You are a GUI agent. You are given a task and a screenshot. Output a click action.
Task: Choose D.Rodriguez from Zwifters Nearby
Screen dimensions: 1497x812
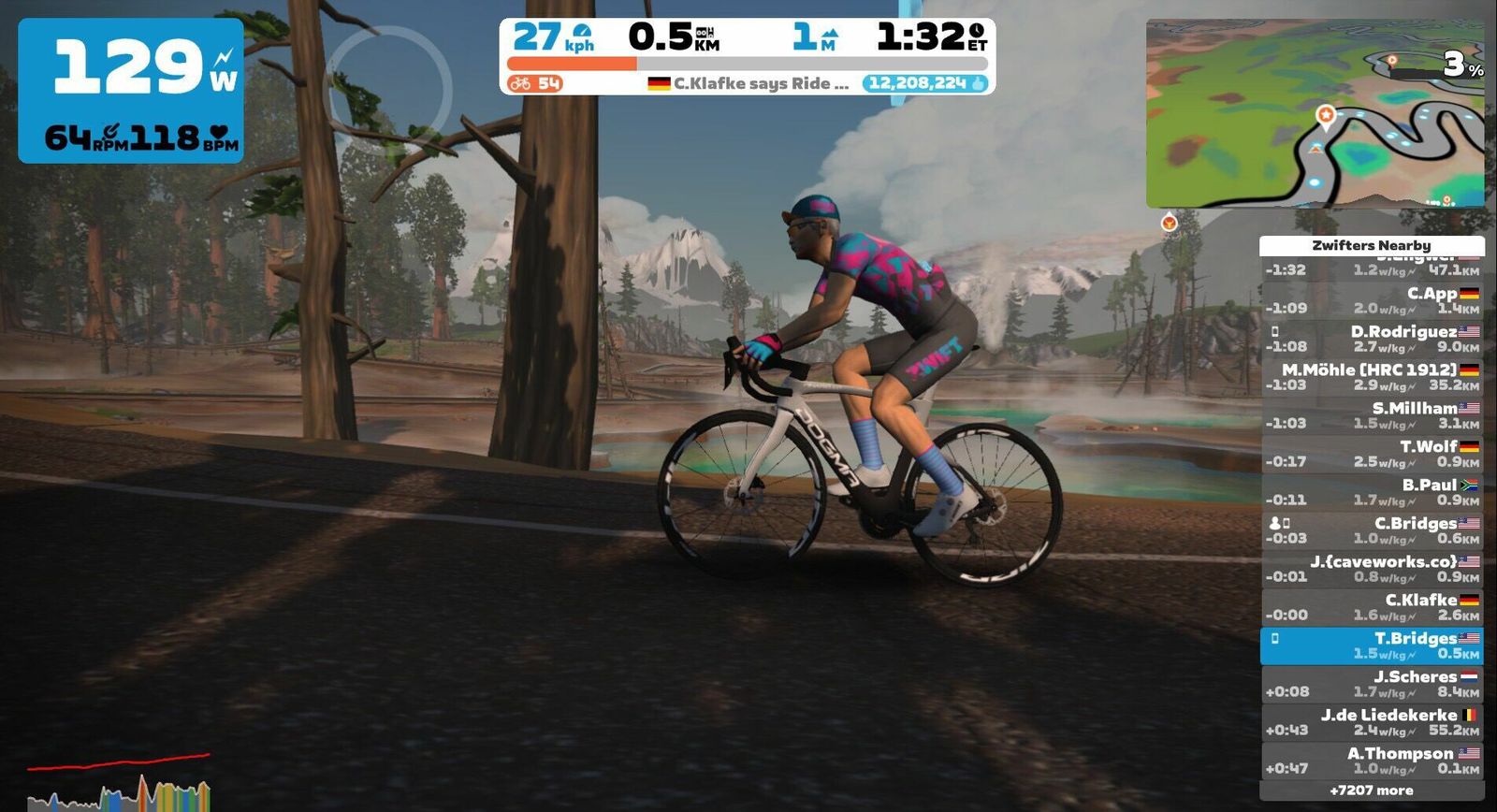pyautogui.click(x=1372, y=339)
